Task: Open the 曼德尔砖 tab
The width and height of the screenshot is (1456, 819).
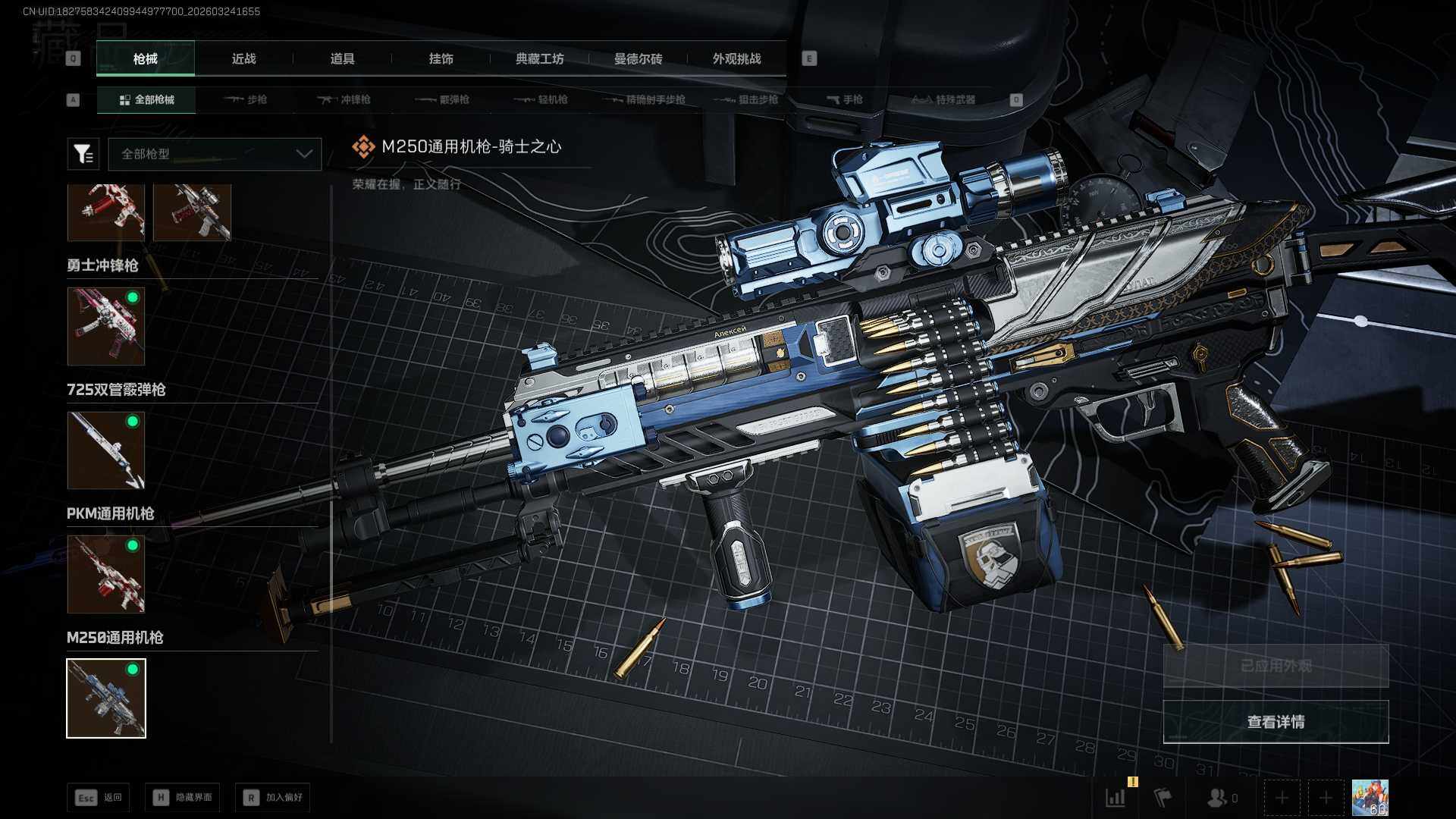Action: [x=638, y=59]
